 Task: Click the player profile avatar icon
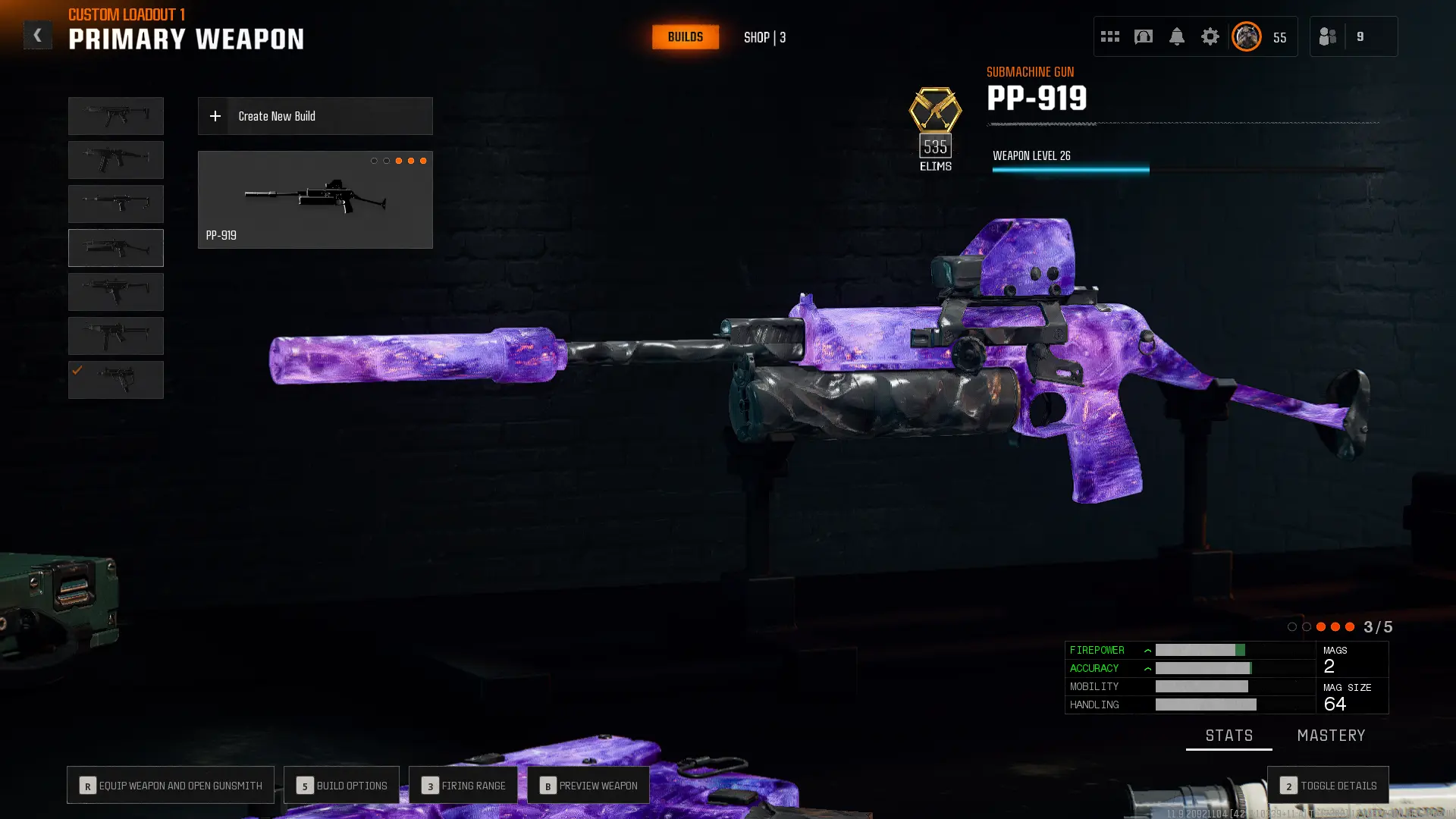click(x=1246, y=36)
